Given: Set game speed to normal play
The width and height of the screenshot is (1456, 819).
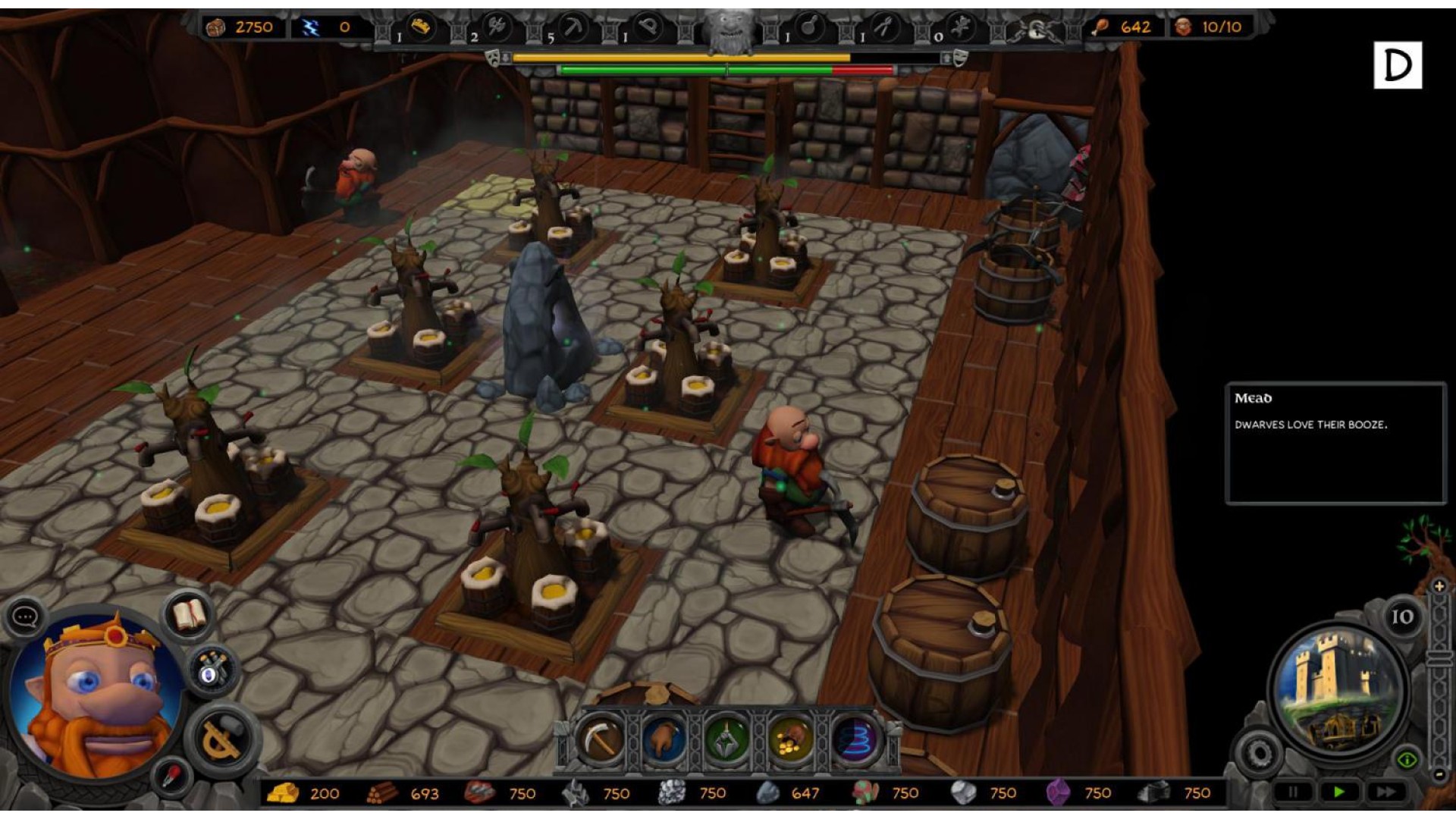Looking at the screenshot, I should (x=1338, y=792).
